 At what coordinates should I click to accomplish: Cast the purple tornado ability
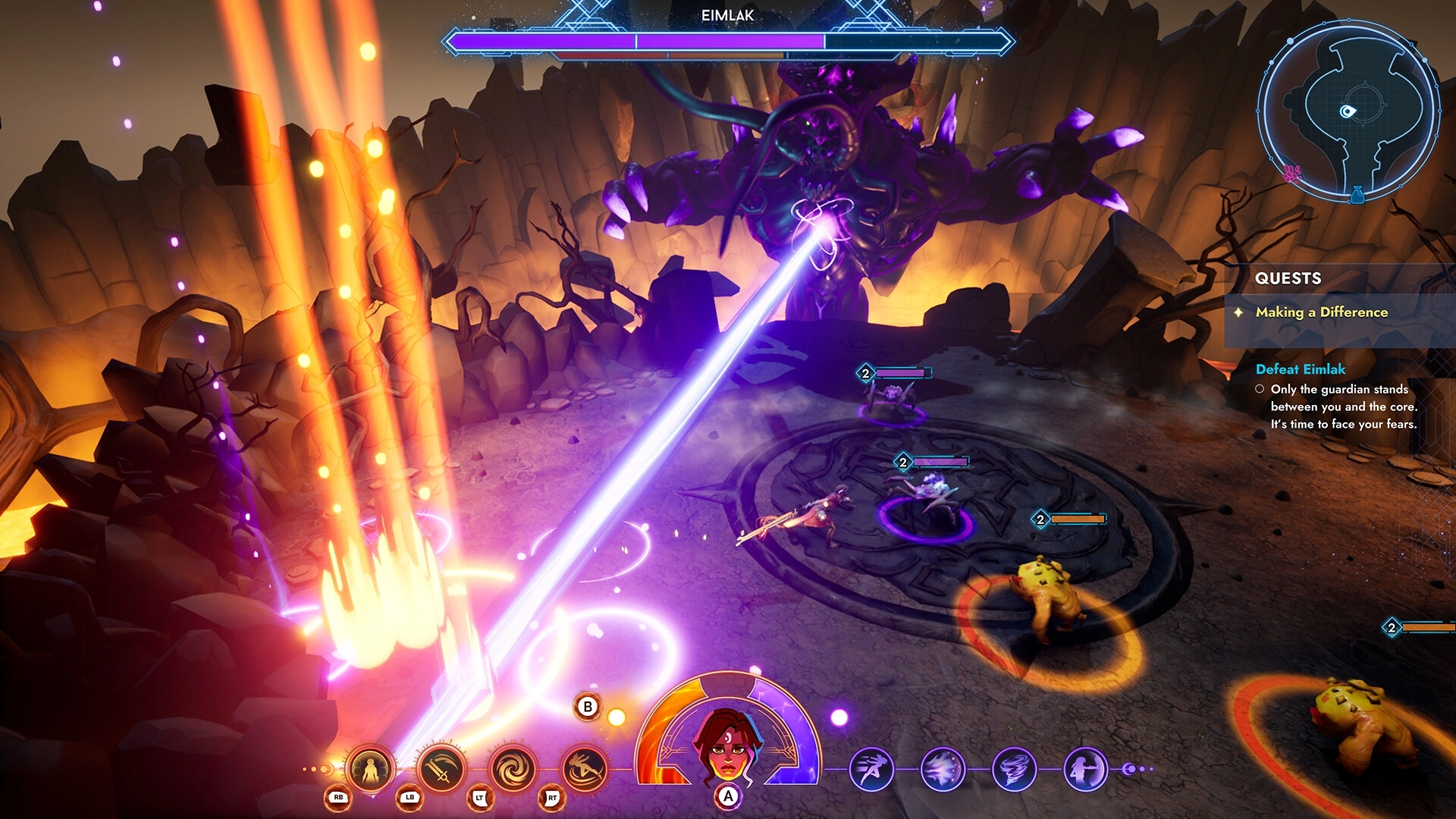tap(1014, 769)
